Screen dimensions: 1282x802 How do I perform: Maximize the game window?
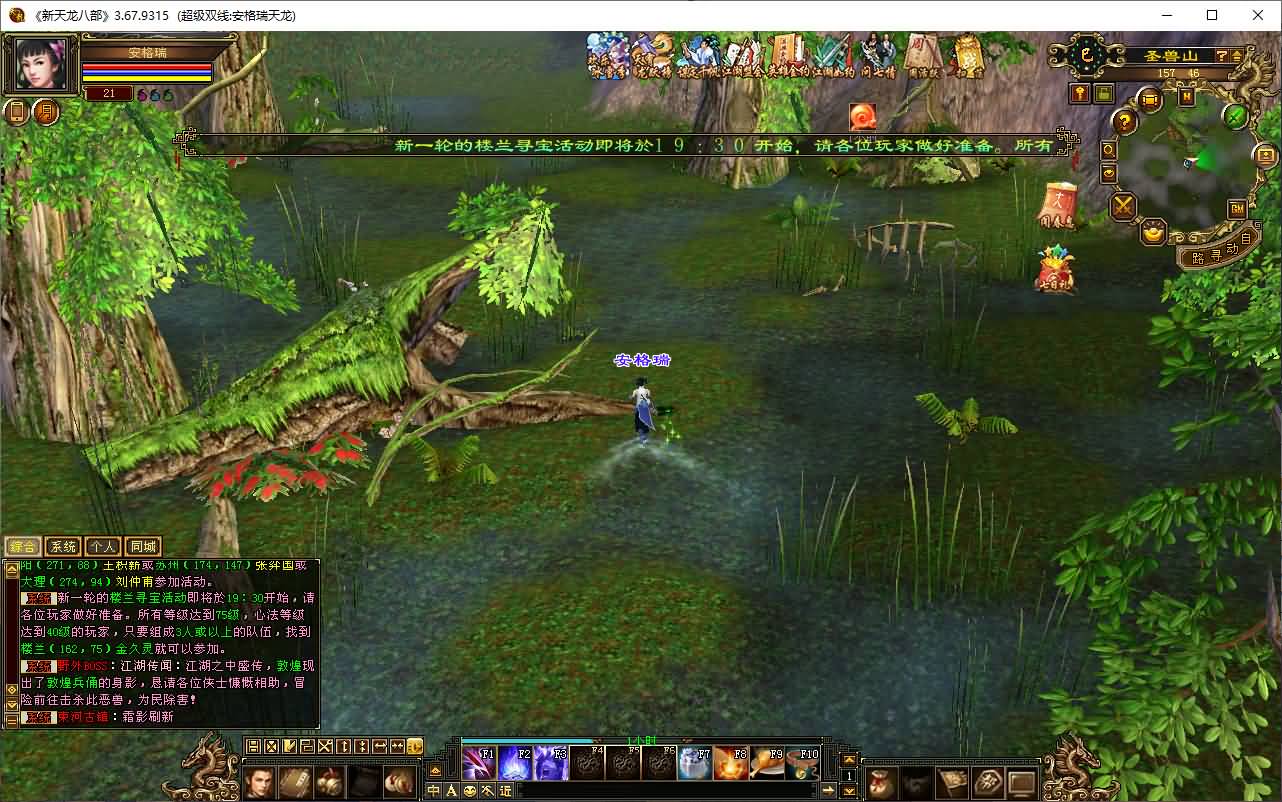[1212, 15]
